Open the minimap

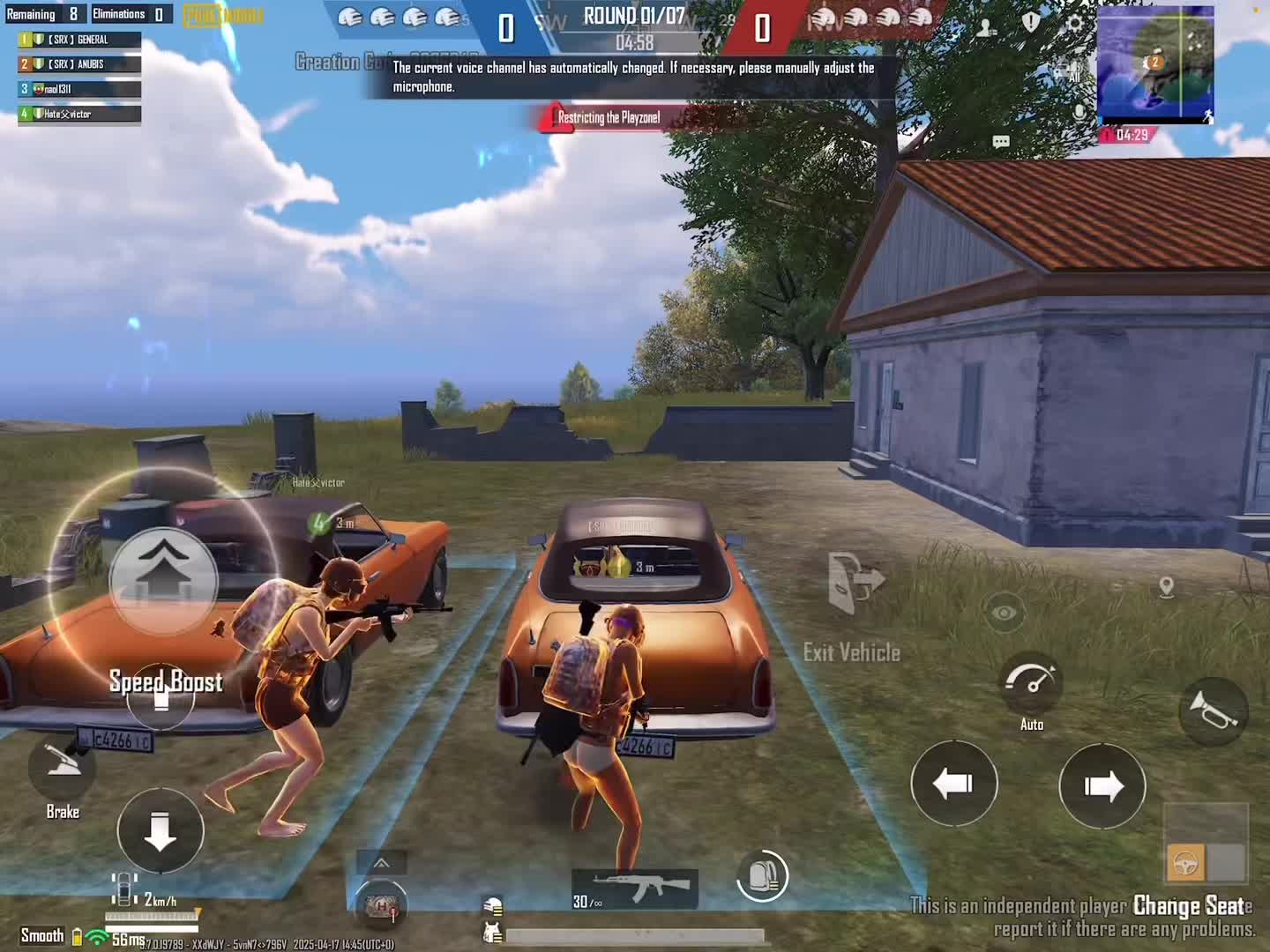point(1155,64)
